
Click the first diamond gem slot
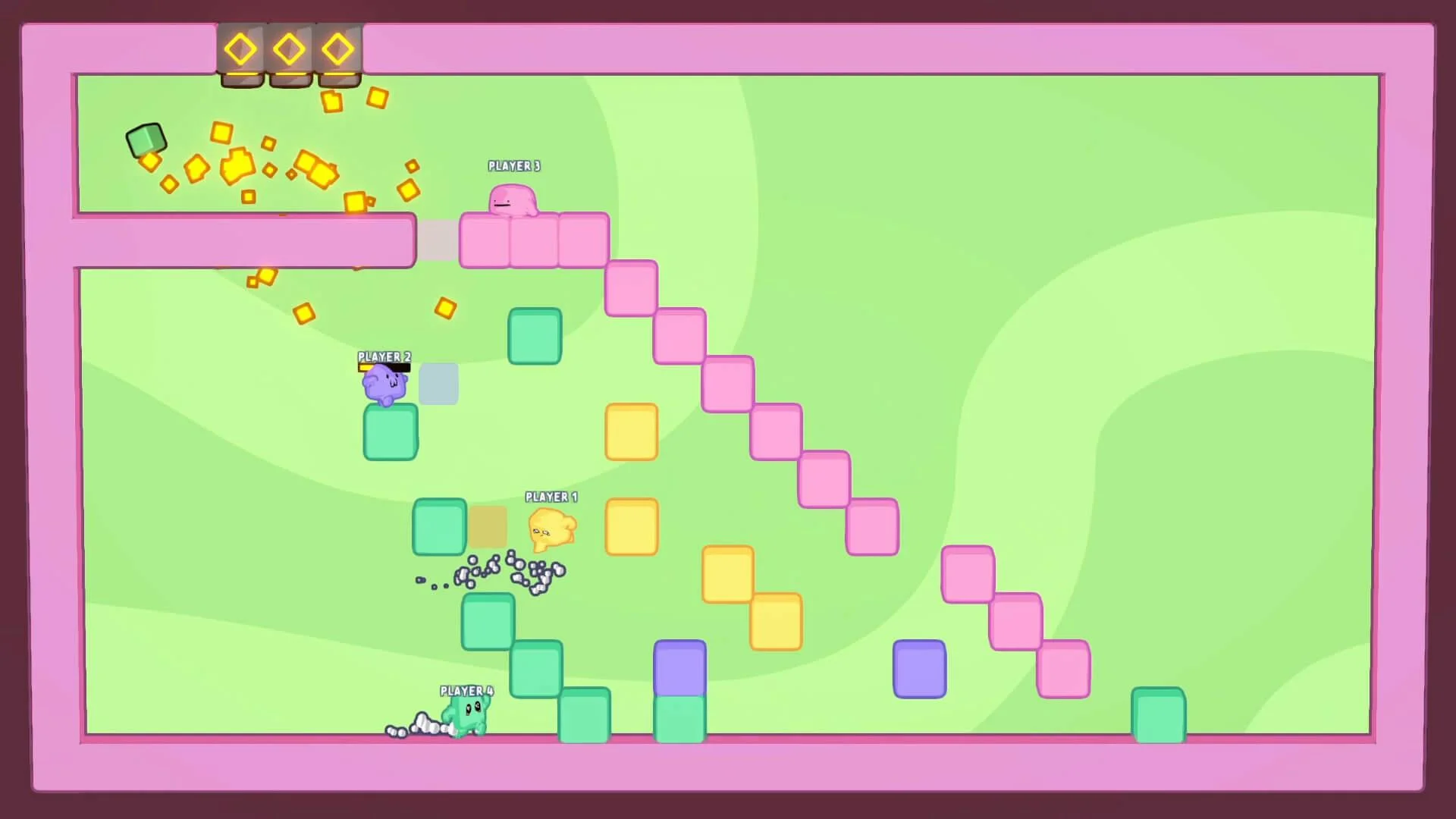pyautogui.click(x=240, y=49)
